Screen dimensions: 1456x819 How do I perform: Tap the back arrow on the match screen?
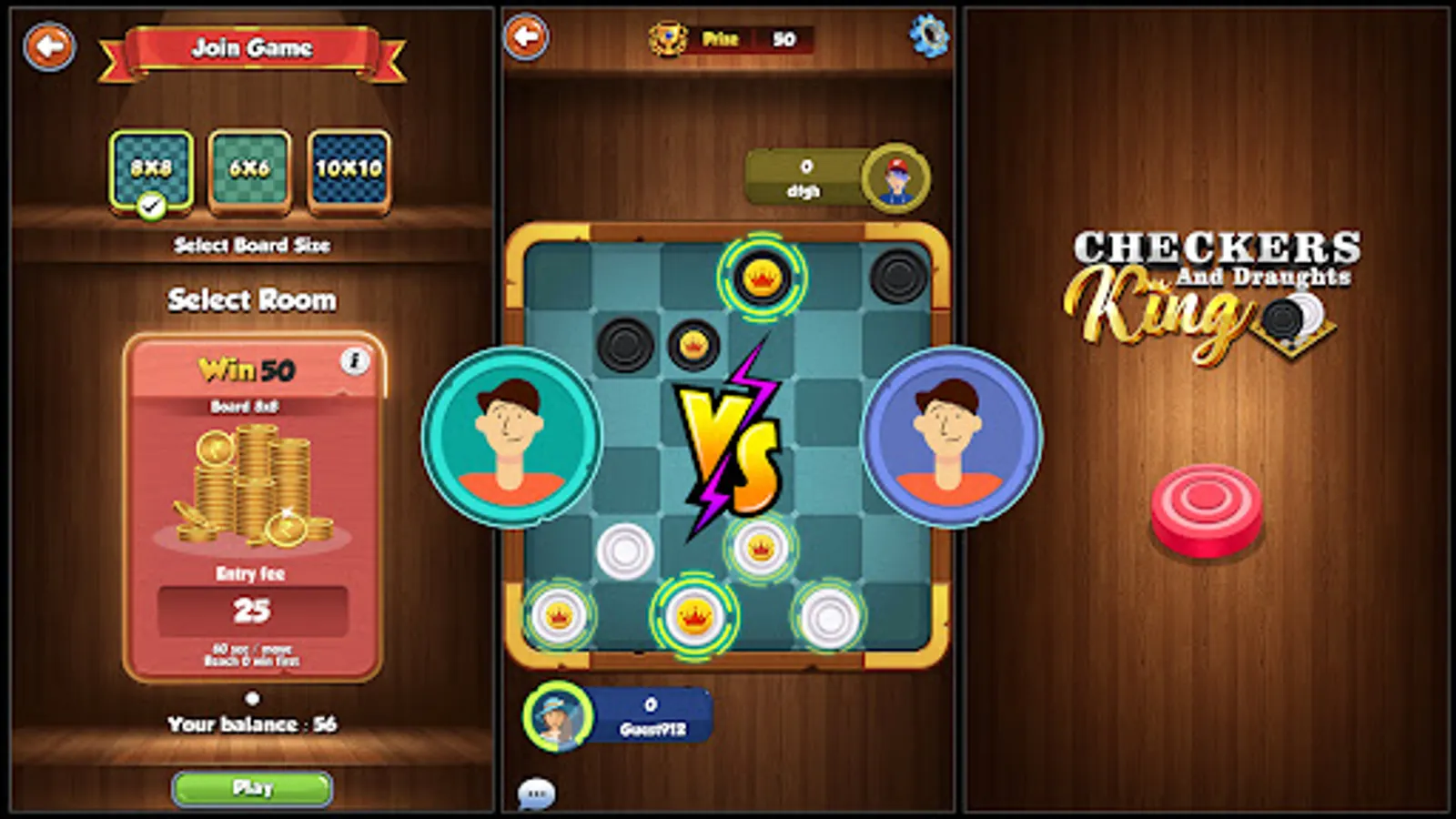coord(526,36)
